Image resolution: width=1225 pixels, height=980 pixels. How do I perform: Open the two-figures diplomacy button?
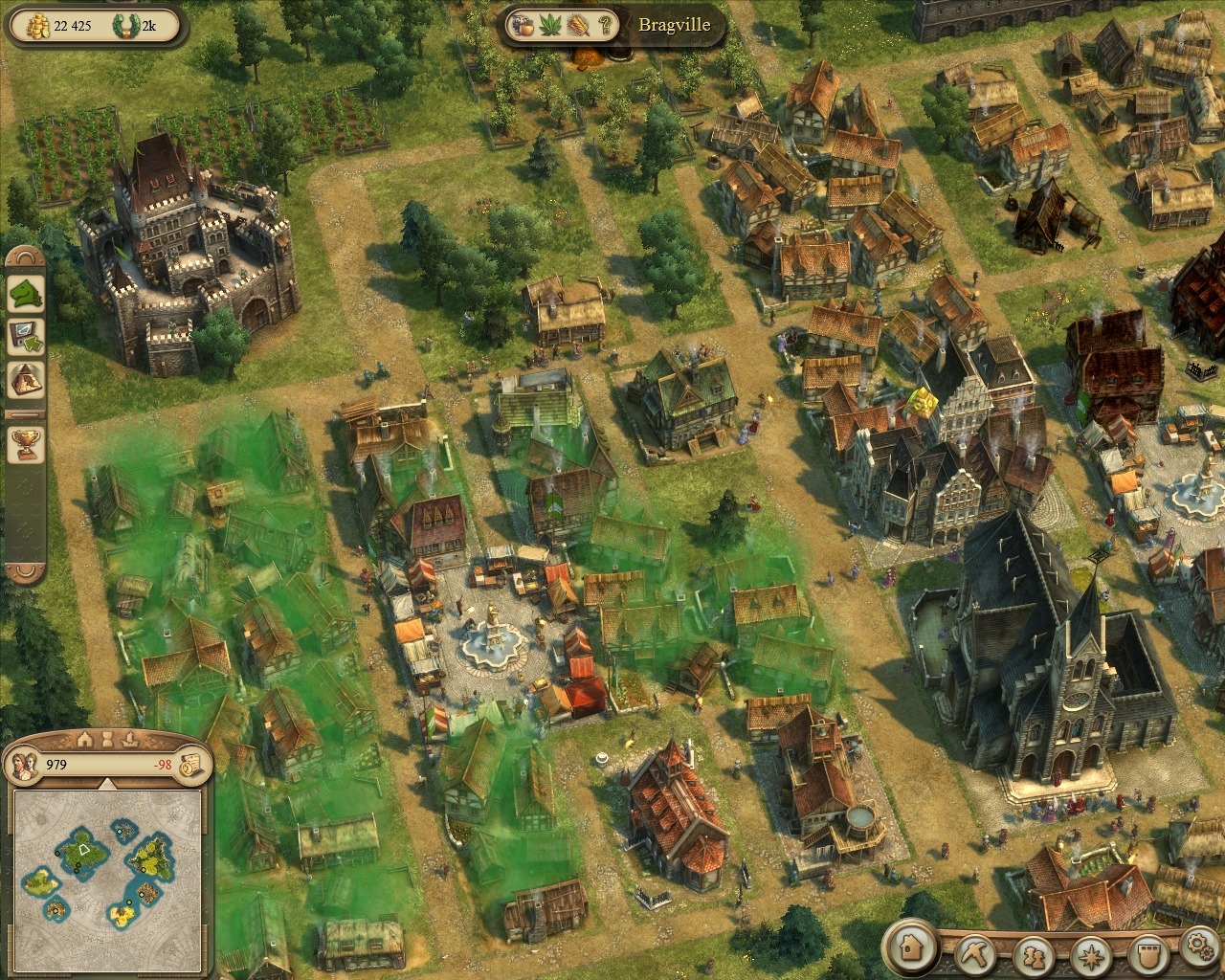[x=1034, y=955]
